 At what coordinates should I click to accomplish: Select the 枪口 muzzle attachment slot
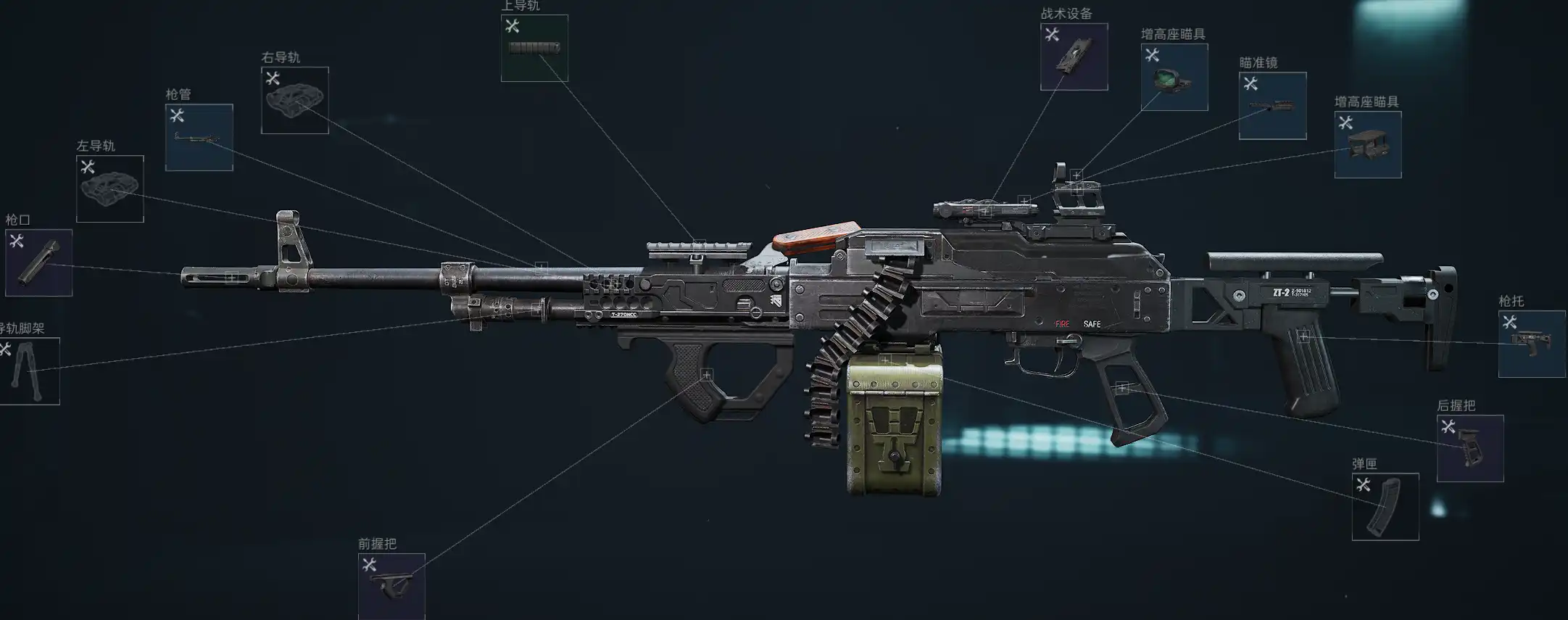38,263
